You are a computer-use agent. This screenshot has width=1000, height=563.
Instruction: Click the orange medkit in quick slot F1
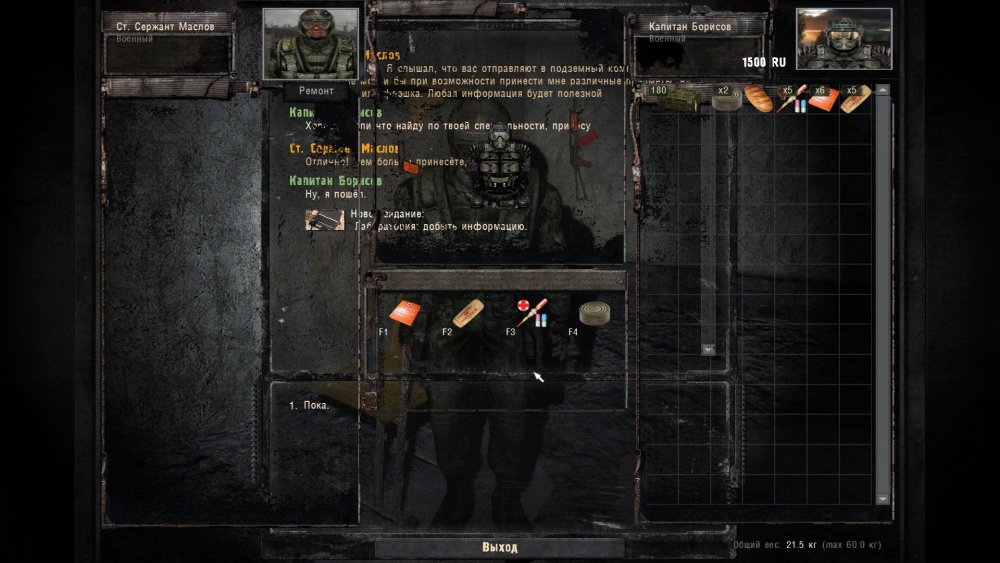[x=406, y=313]
